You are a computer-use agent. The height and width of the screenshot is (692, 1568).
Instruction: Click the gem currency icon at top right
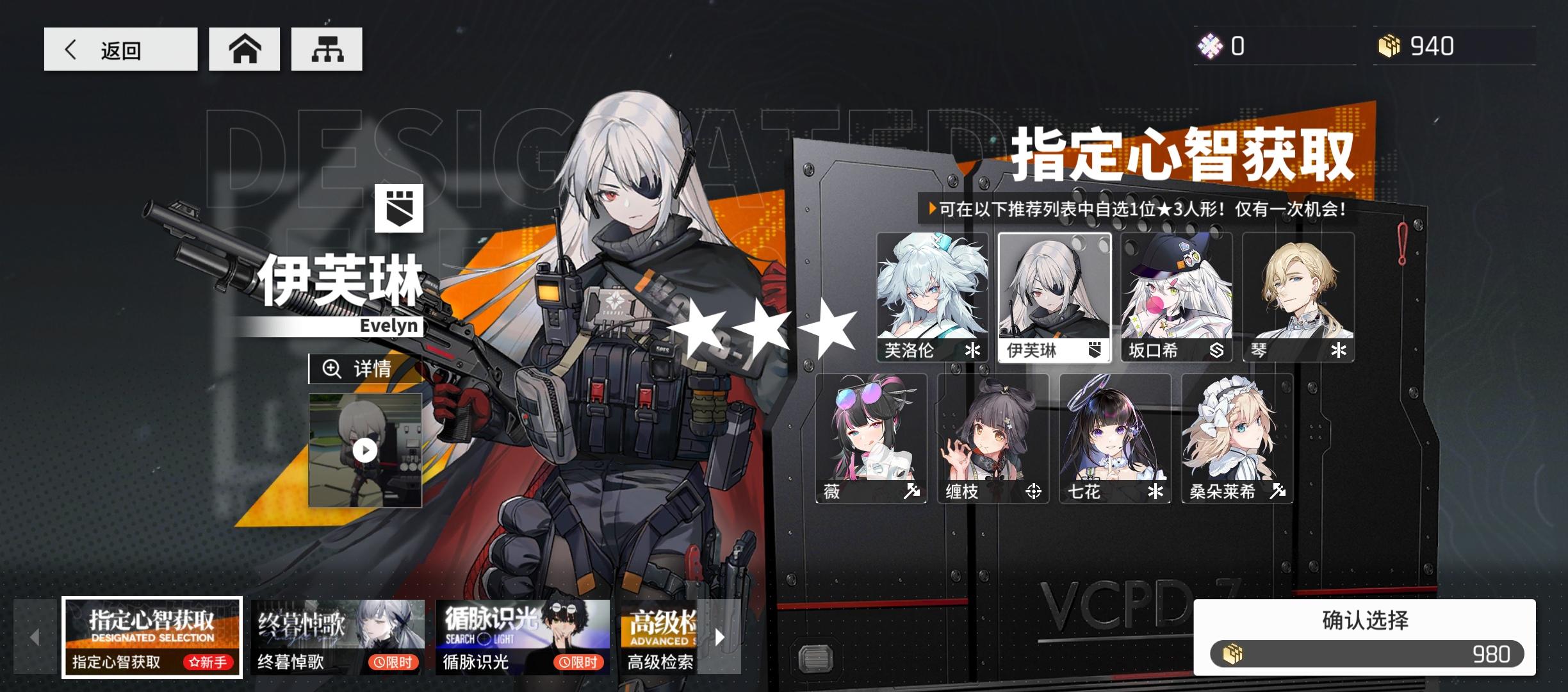[1211, 45]
